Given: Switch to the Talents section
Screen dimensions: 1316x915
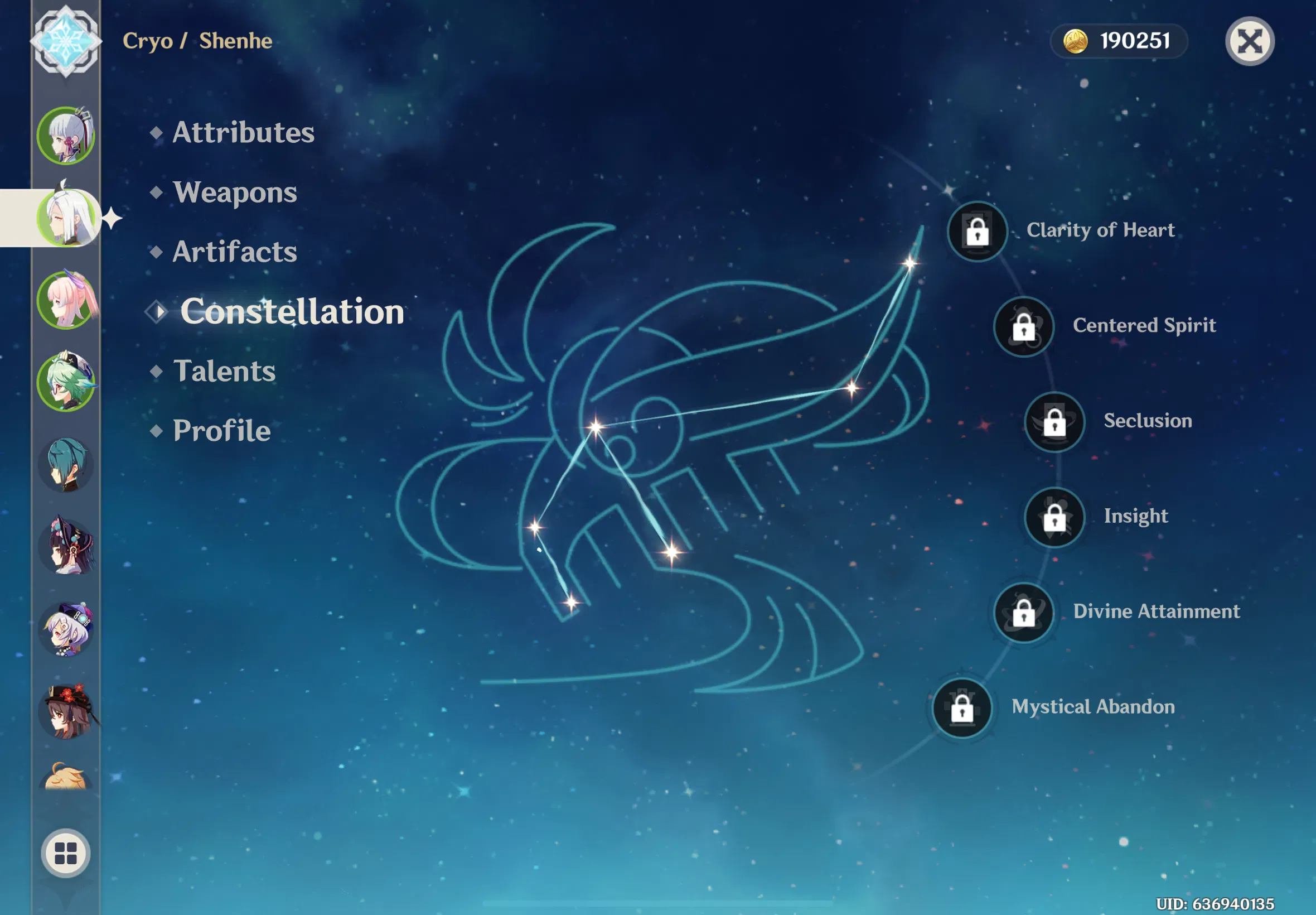Looking at the screenshot, I should pyautogui.click(x=224, y=372).
